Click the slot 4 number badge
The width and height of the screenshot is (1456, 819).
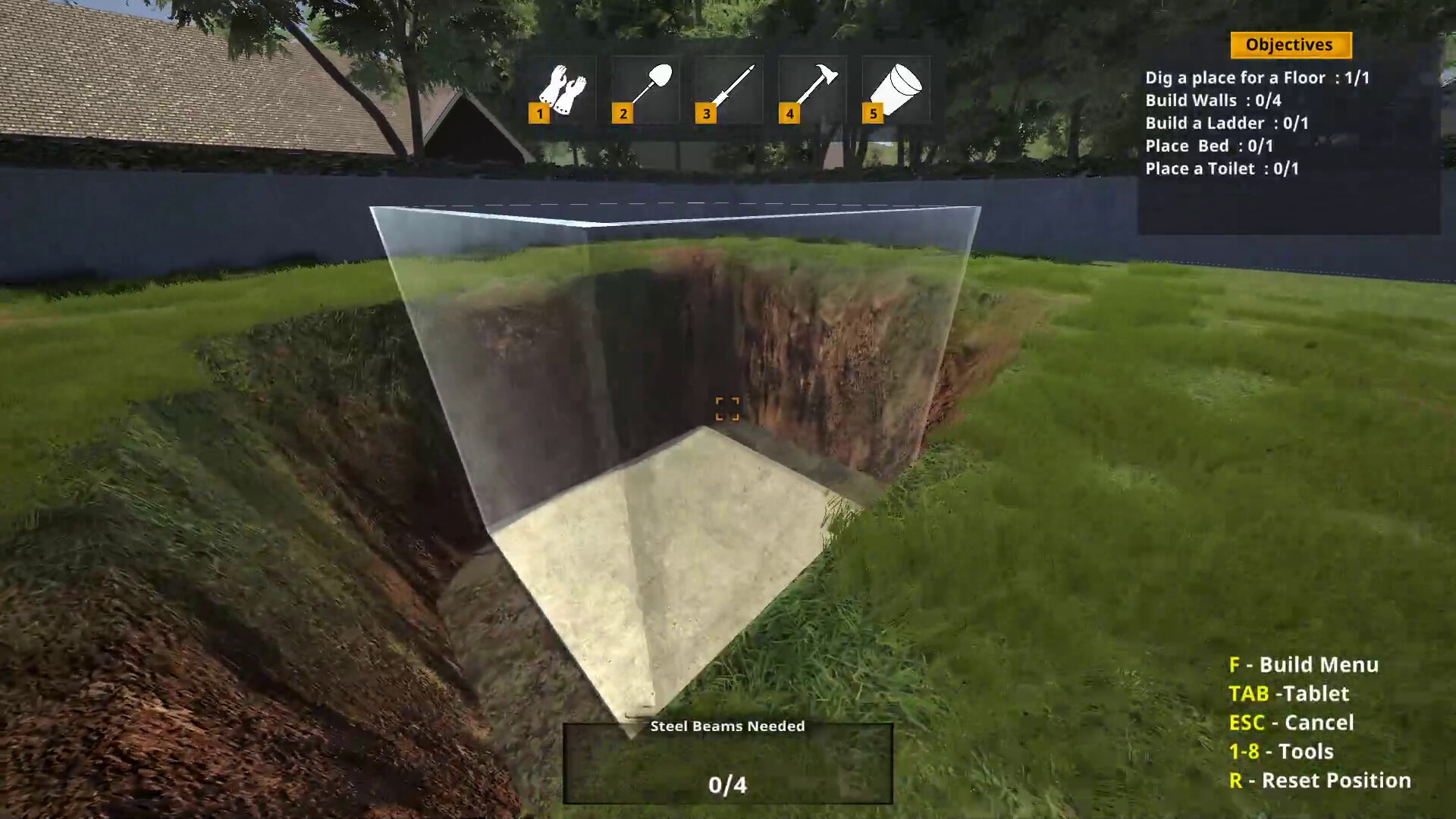click(789, 114)
